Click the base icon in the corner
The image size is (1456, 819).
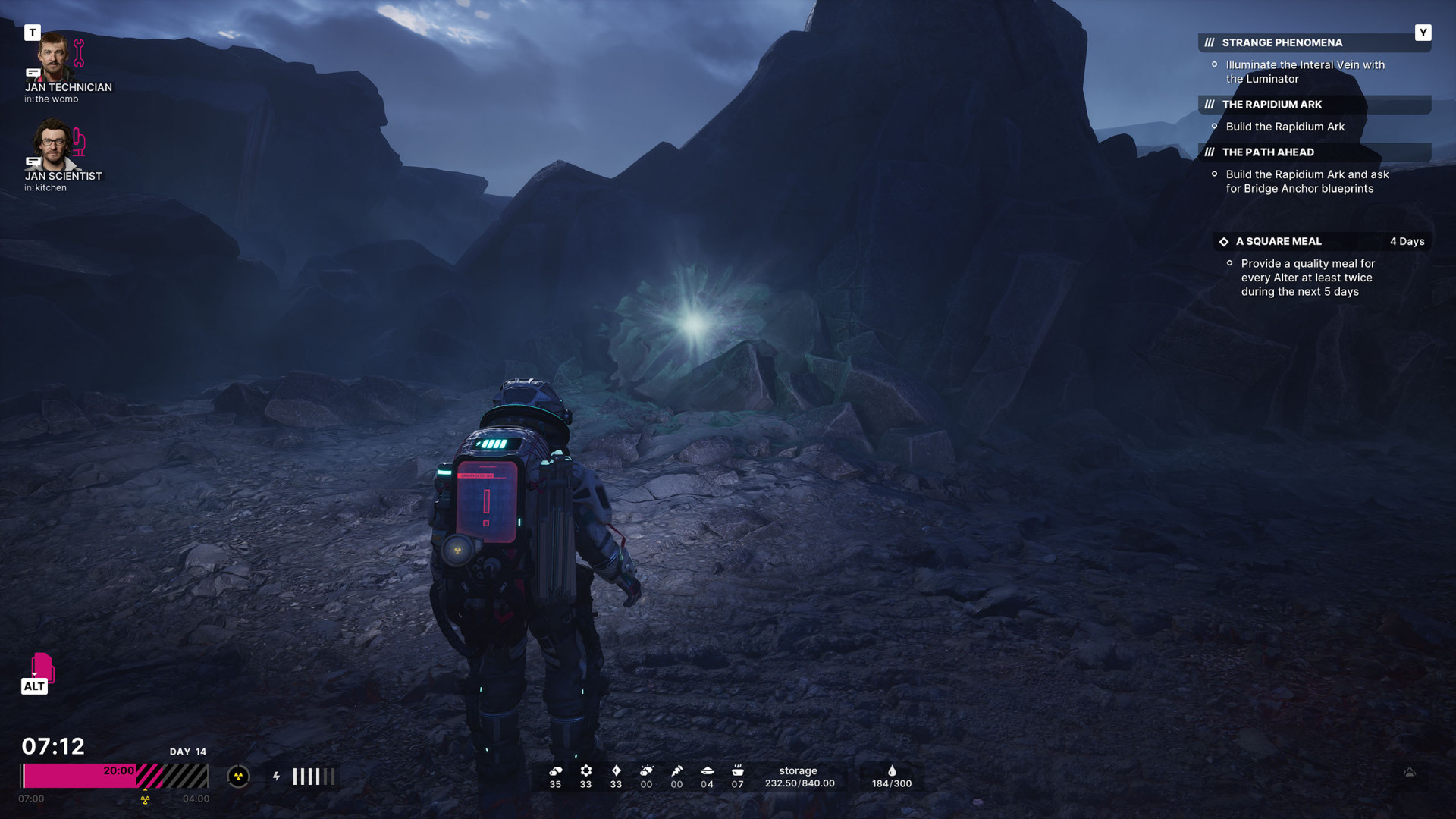(x=1410, y=773)
